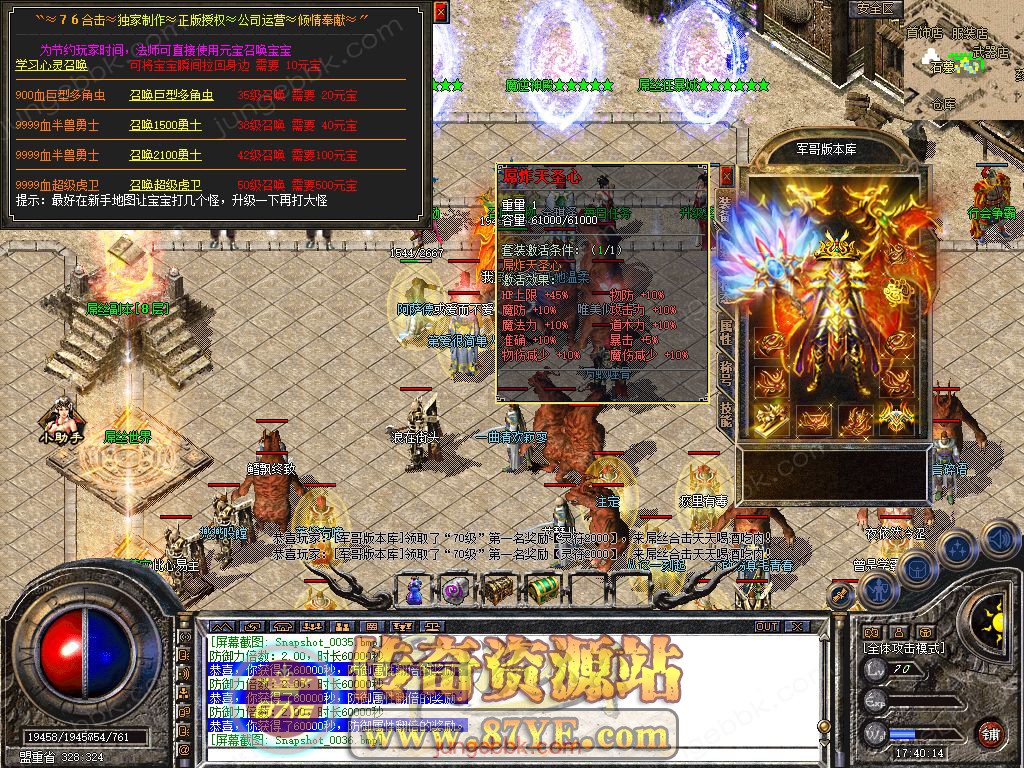Image resolution: width=1024 pixels, height=768 pixels.
Task: Click the 学习心灵召唤 link
Action: pos(51,65)
